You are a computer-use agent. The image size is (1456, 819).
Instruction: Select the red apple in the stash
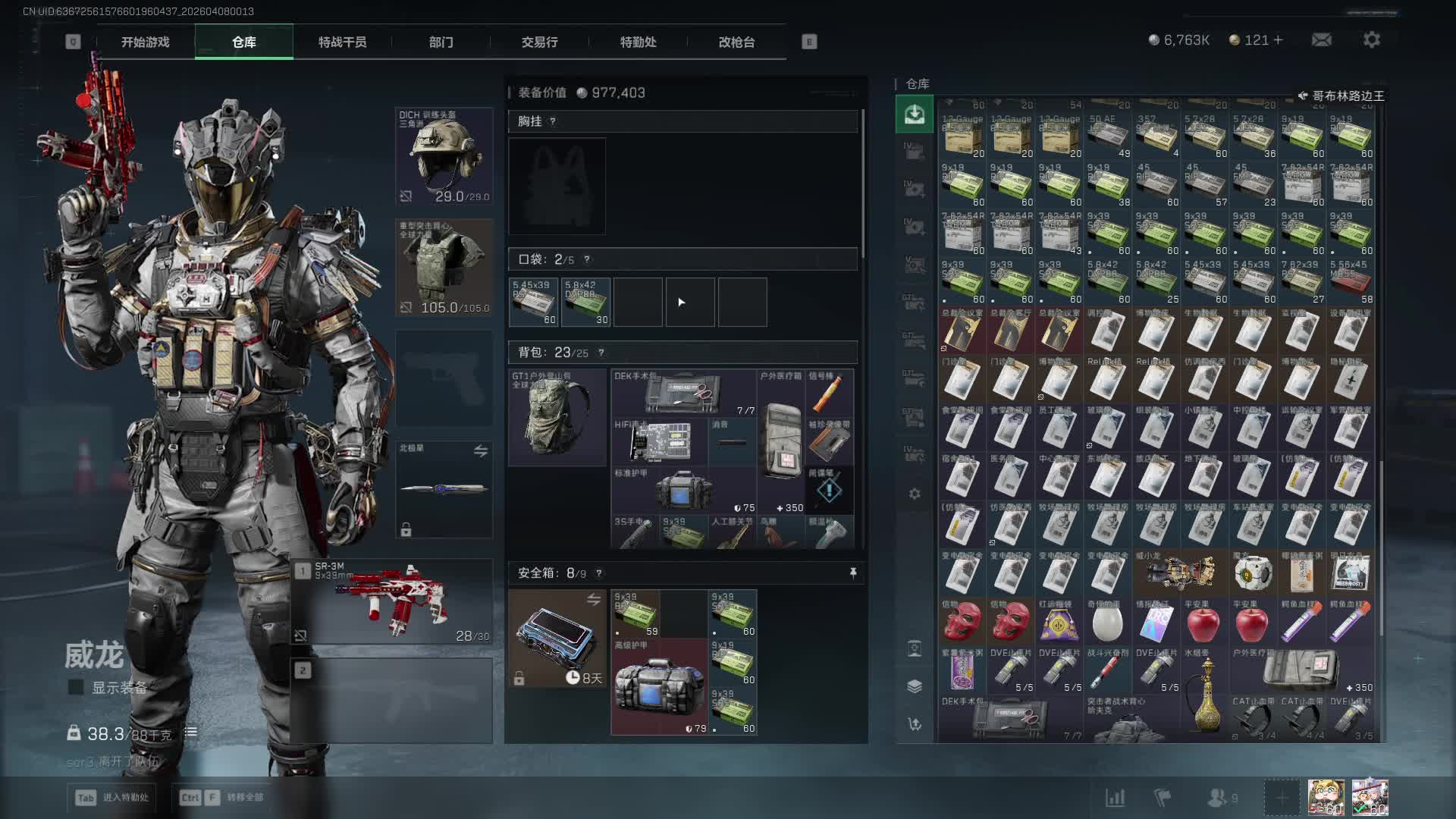click(x=1203, y=623)
